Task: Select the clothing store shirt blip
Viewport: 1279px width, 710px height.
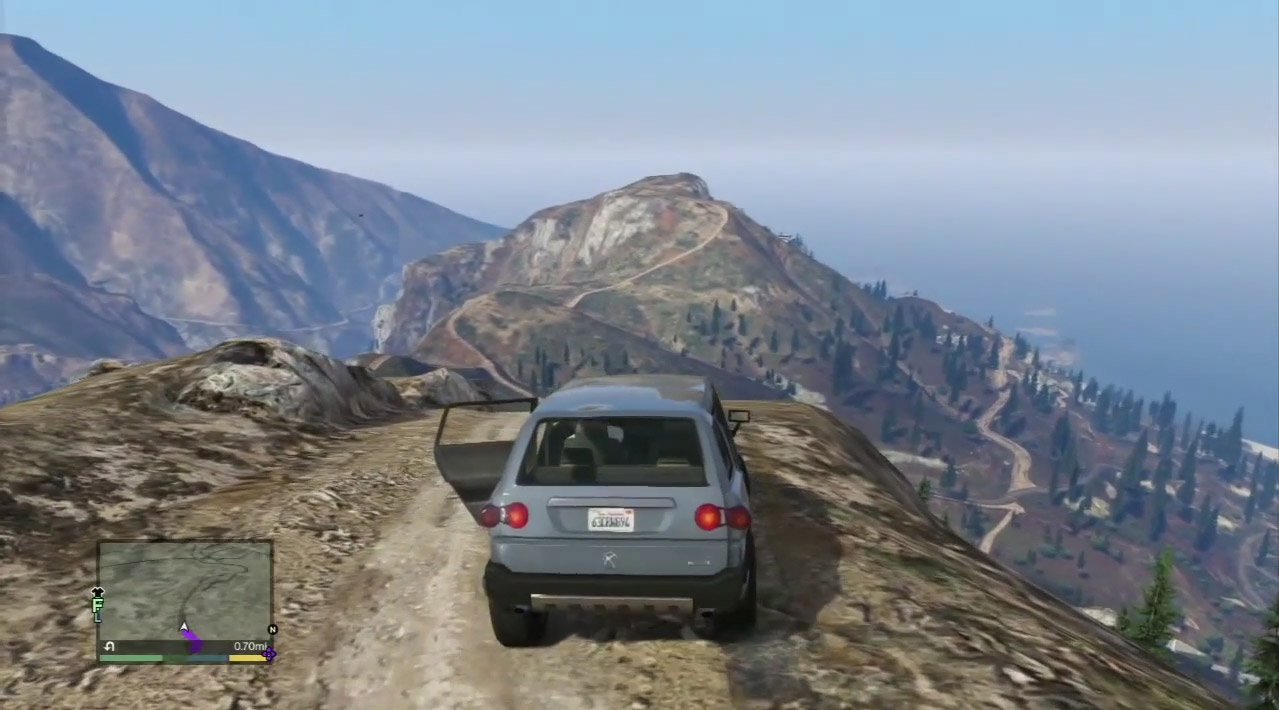Action: [97, 592]
